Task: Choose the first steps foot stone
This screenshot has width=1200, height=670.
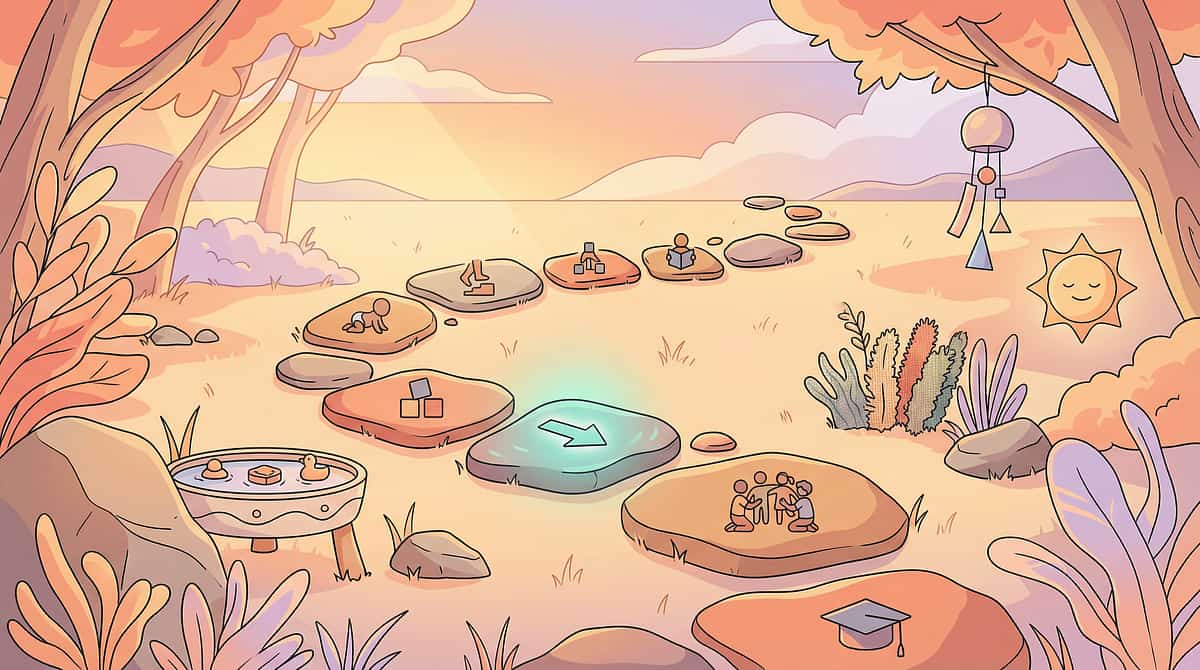Action: (475, 282)
